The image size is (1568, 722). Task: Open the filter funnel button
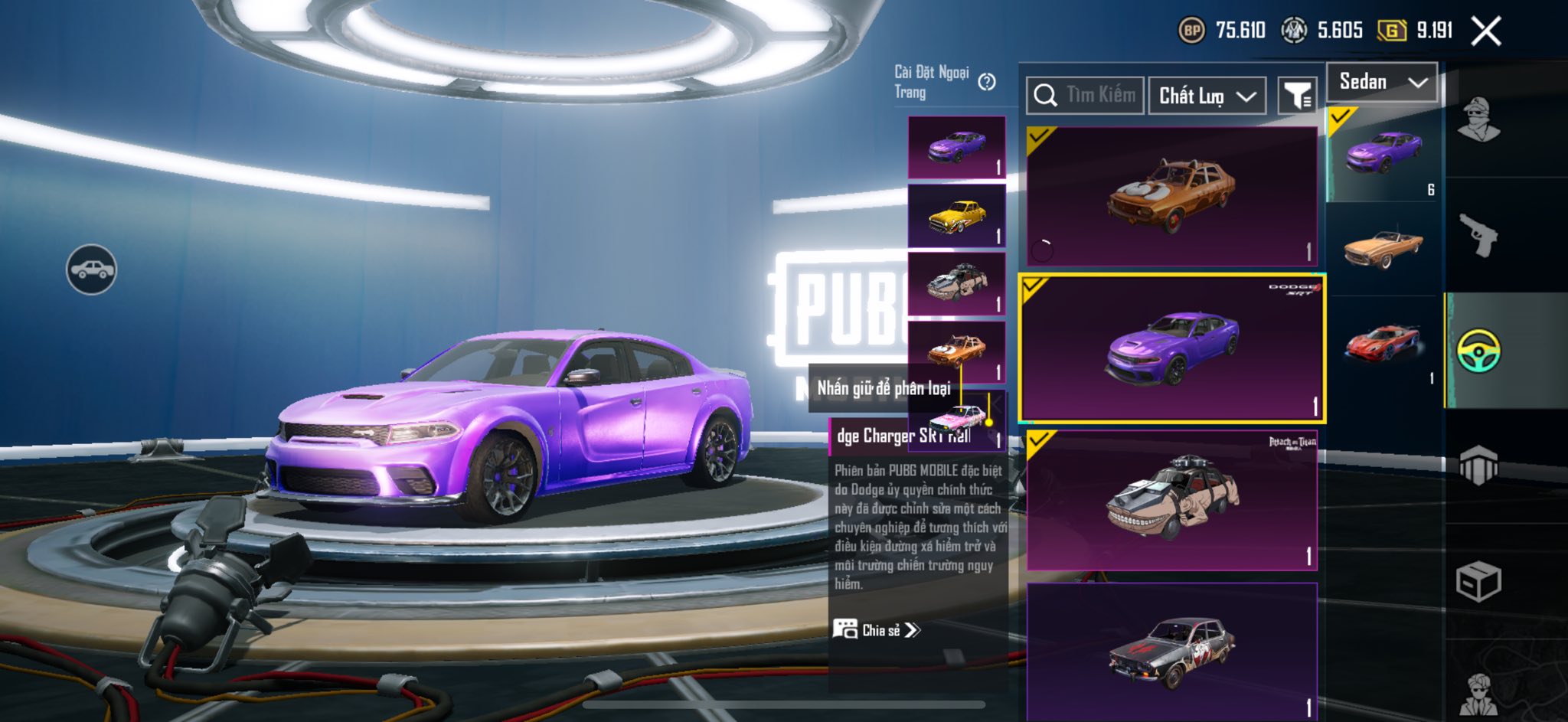[1297, 96]
